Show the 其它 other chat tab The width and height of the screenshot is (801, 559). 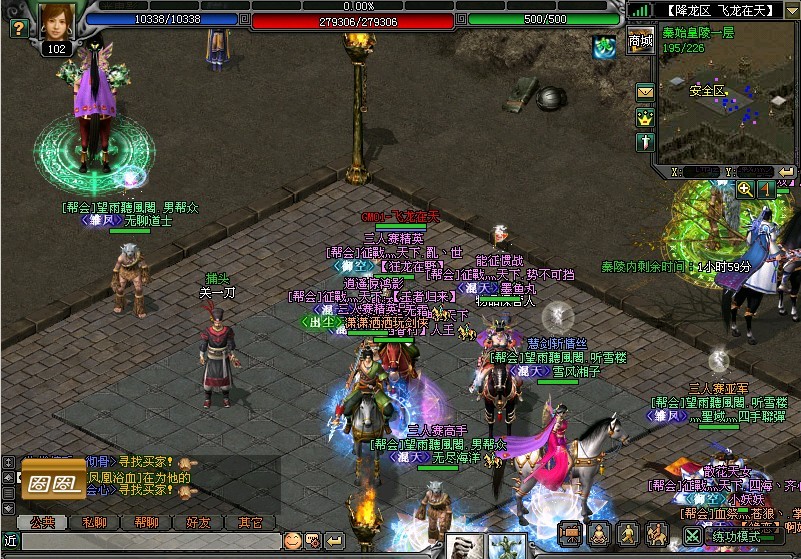click(250, 522)
